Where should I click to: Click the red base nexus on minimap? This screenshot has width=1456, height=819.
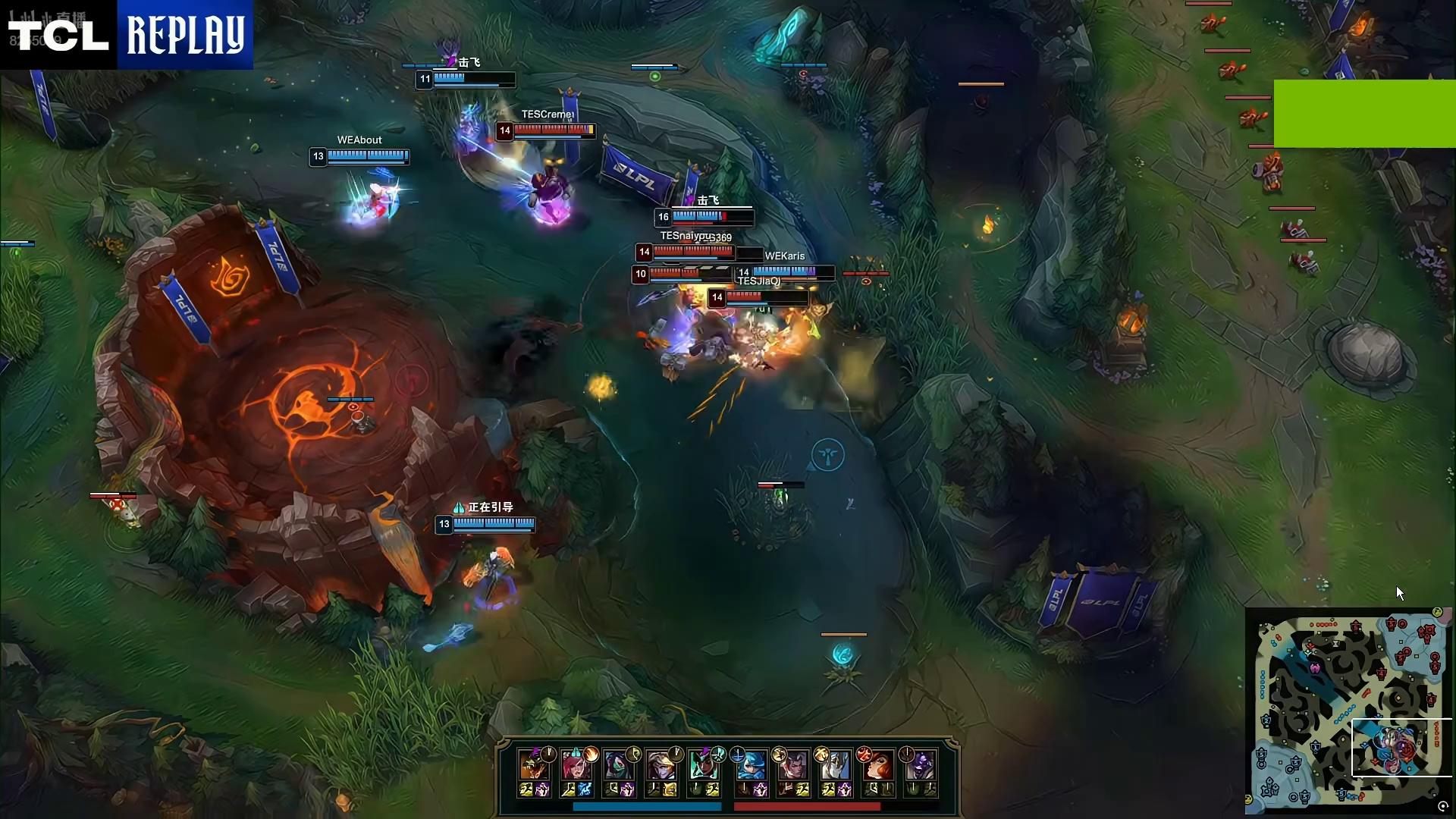[x=1427, y=631]
